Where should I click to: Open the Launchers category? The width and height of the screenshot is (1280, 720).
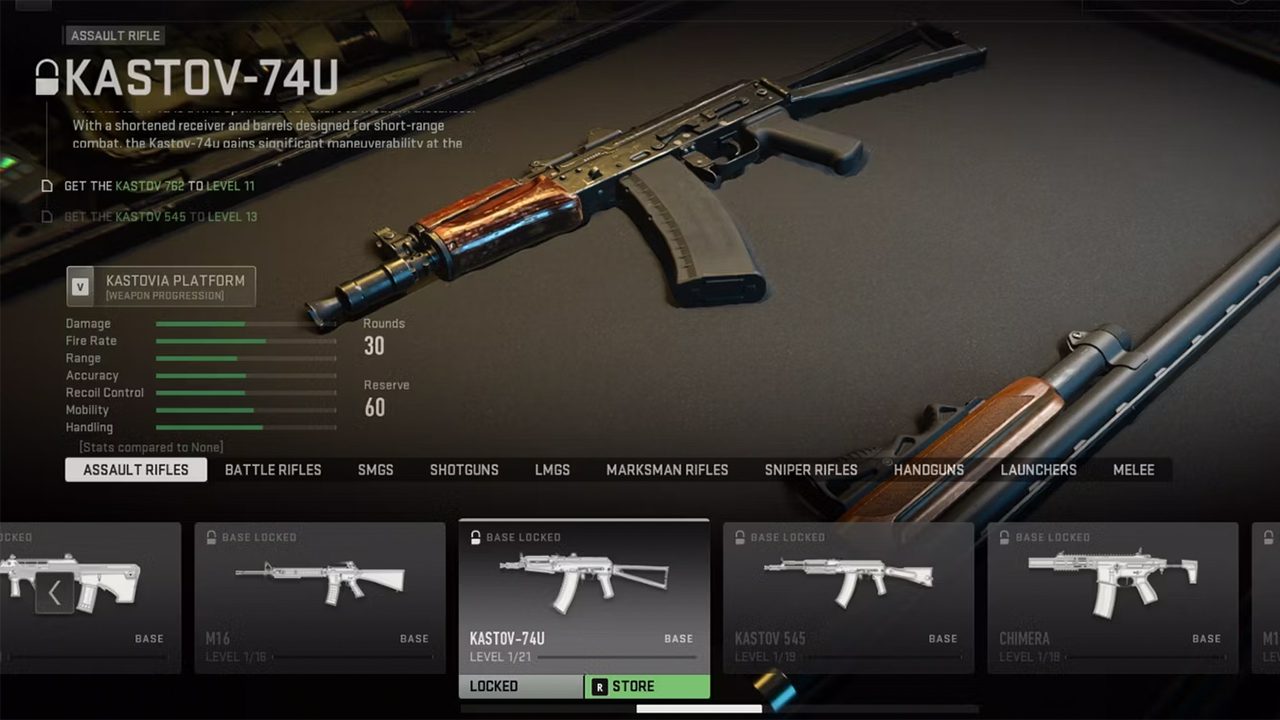(x=1038, y=470)
